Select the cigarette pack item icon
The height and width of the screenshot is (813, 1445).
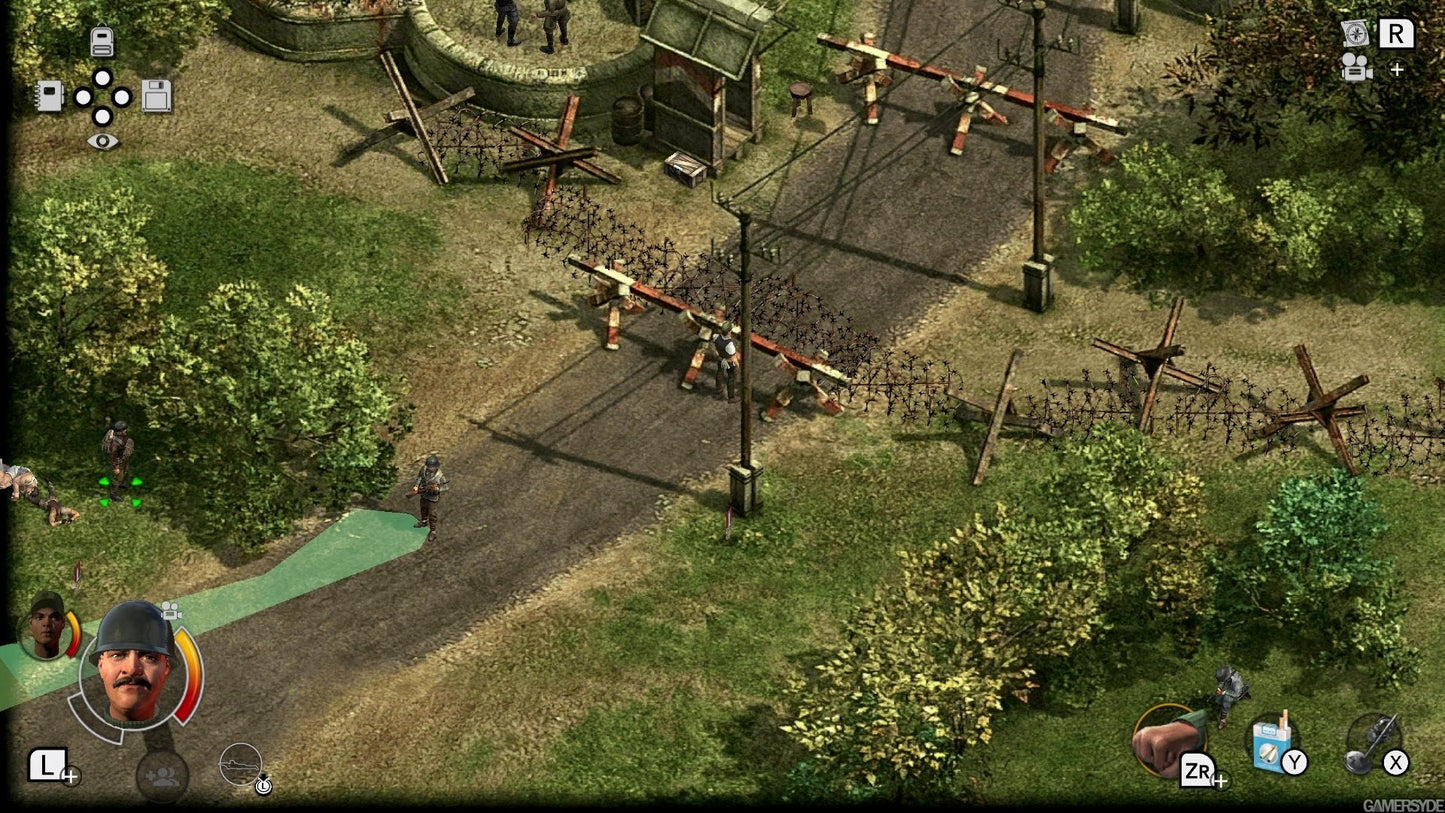(x=1266, y=740)
